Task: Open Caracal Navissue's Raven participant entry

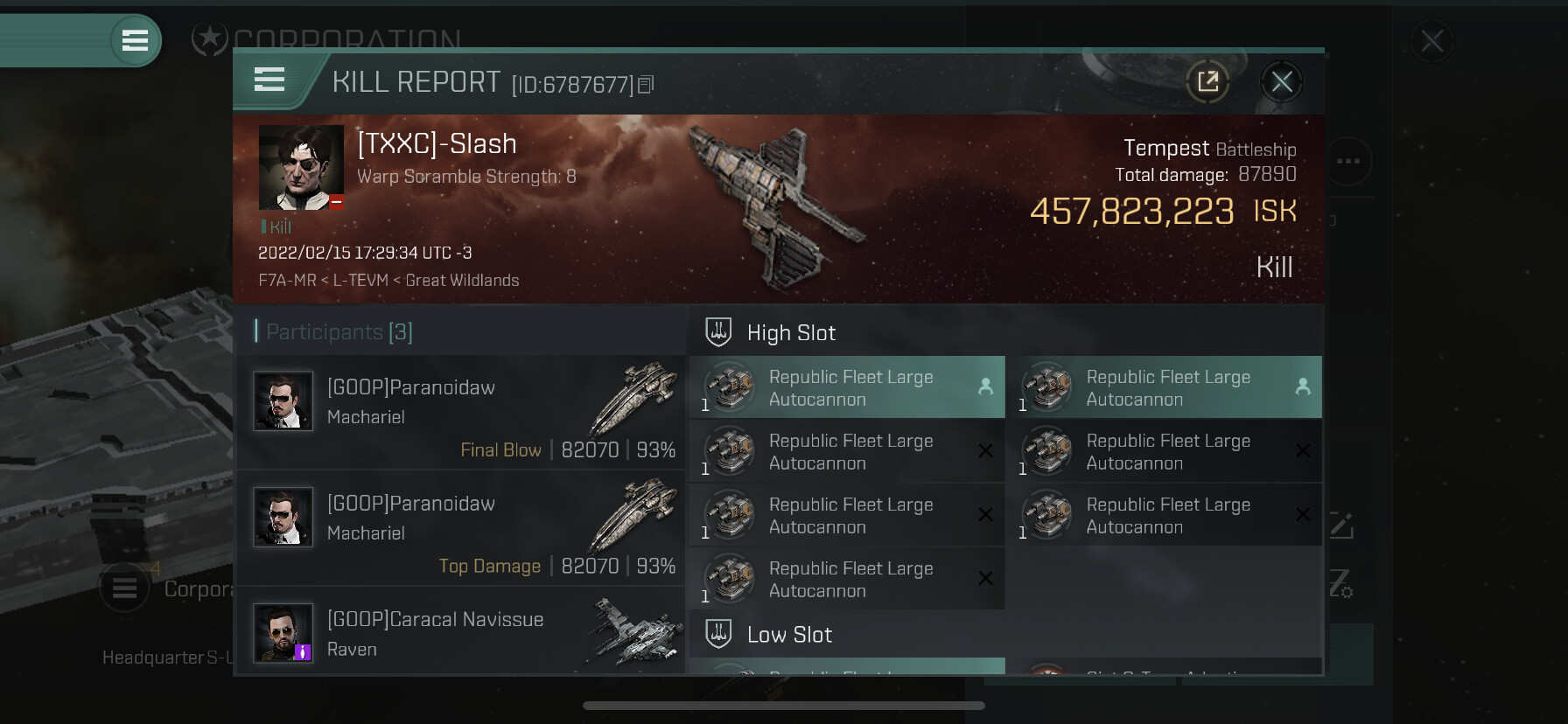Action: coord(461,633)
